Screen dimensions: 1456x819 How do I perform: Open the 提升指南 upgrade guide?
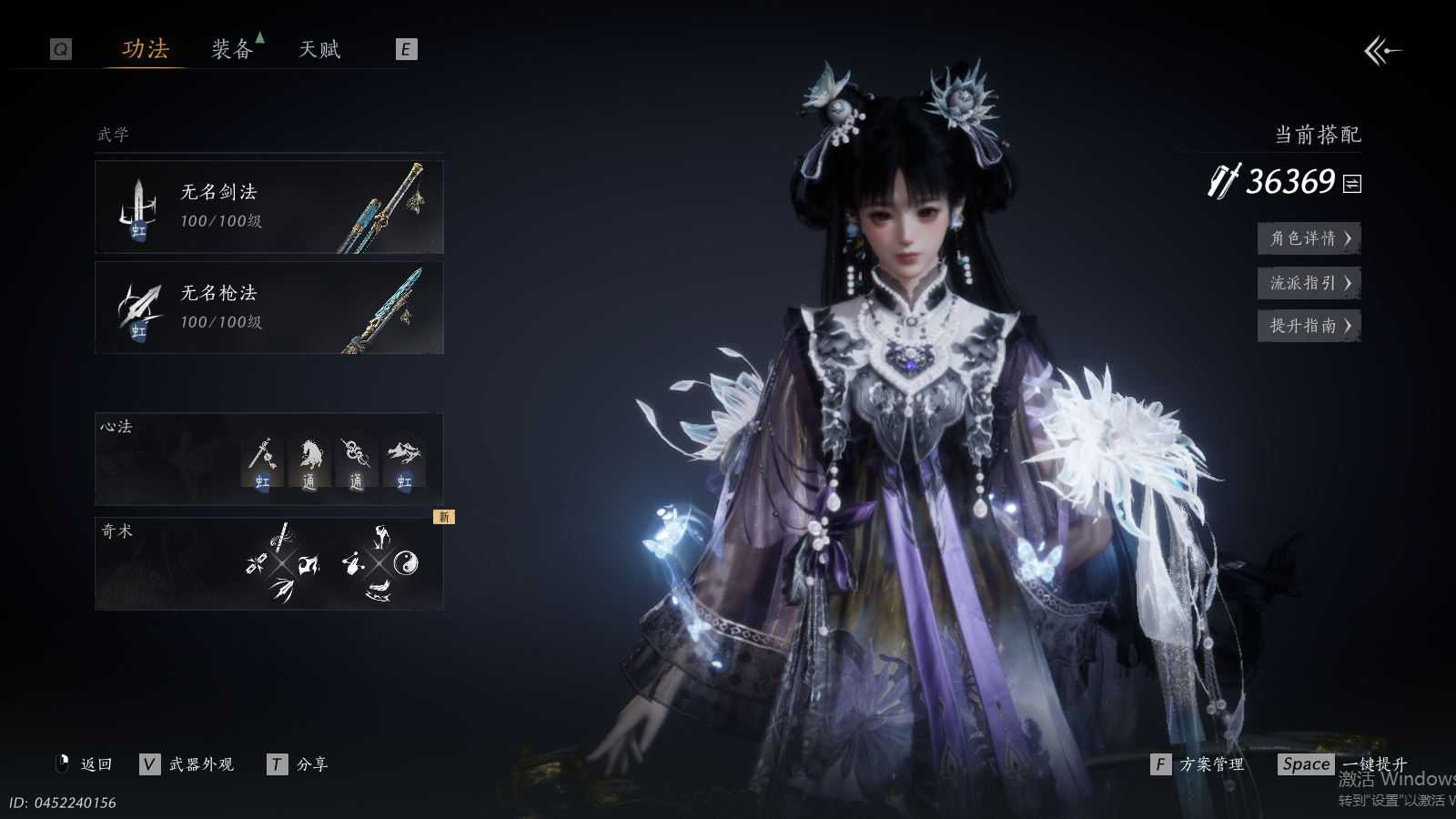click(1309, 326)
